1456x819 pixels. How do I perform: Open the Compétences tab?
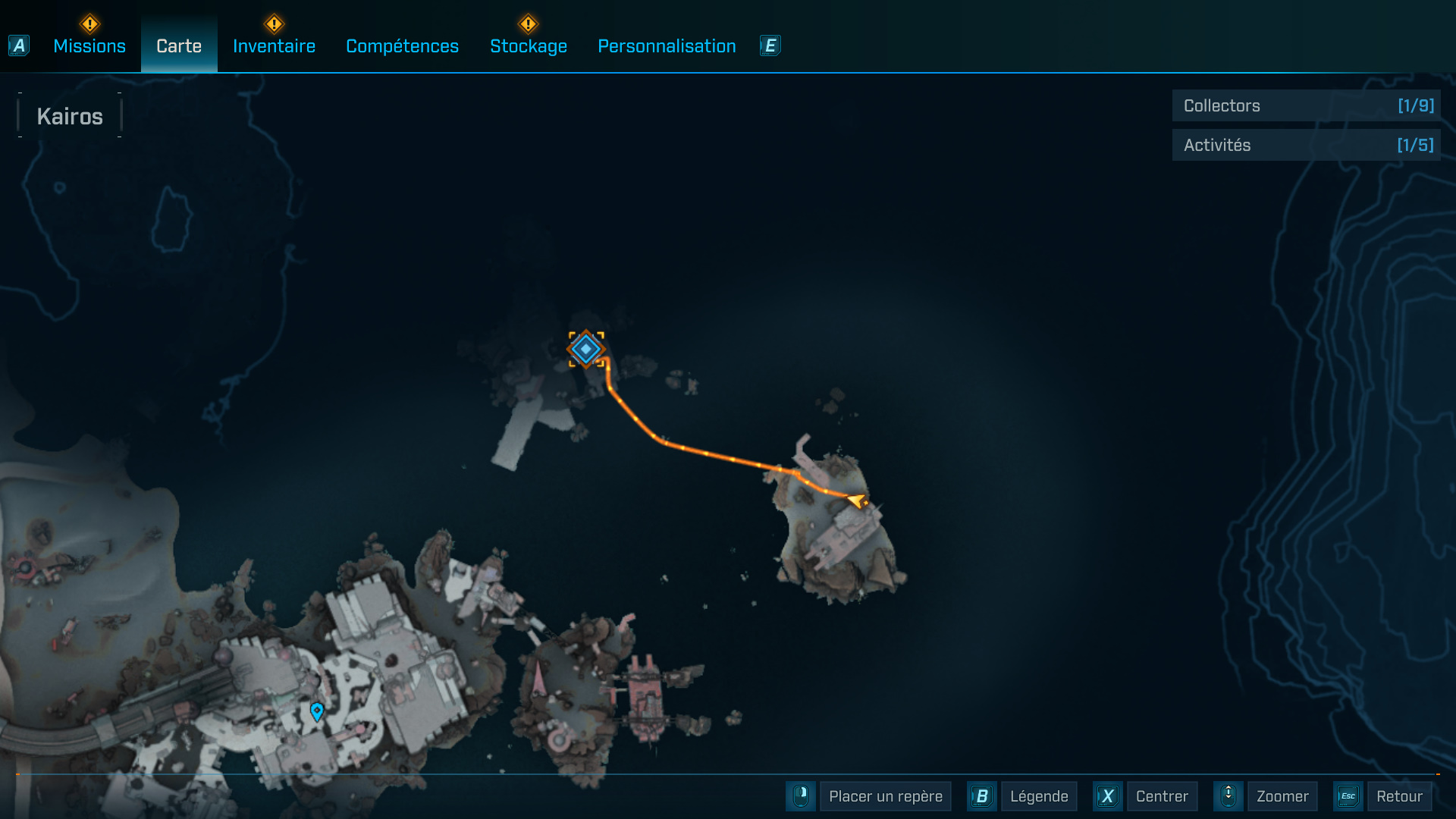click(x=402, y=46)
